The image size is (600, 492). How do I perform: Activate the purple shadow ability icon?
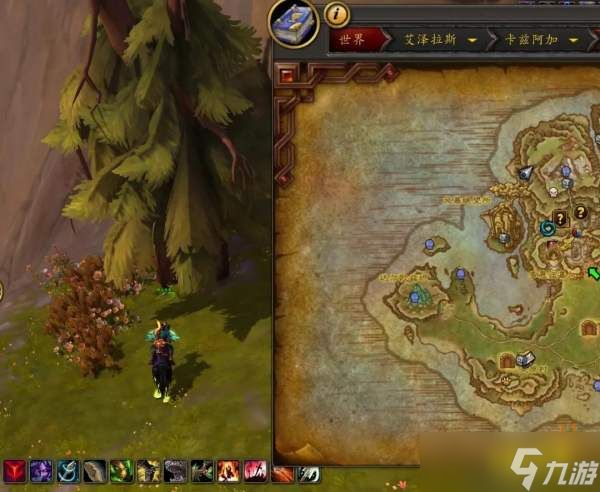pyautogui.click(x=42, y=471)
